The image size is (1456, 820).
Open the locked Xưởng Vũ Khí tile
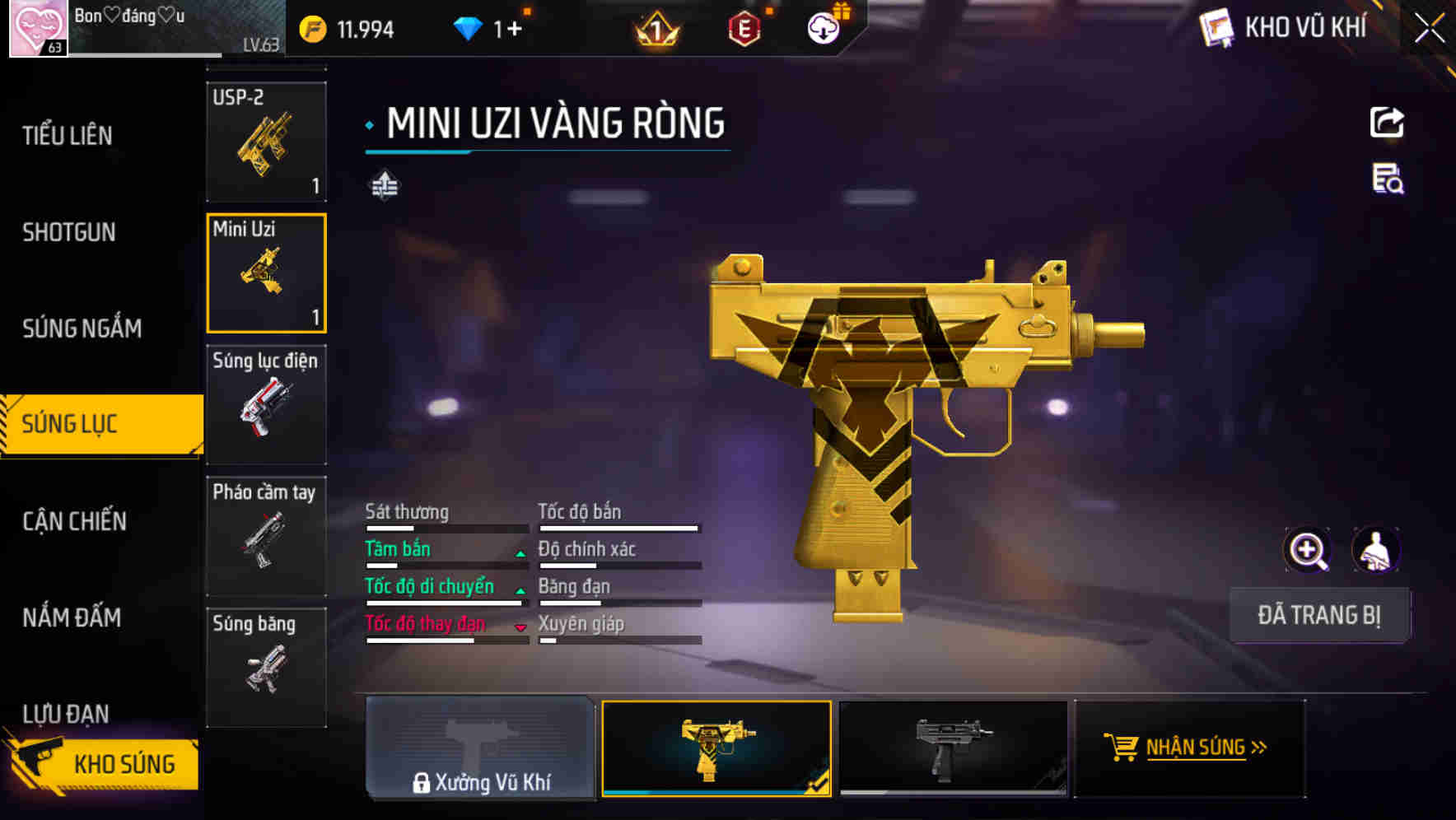coord(481,748)
